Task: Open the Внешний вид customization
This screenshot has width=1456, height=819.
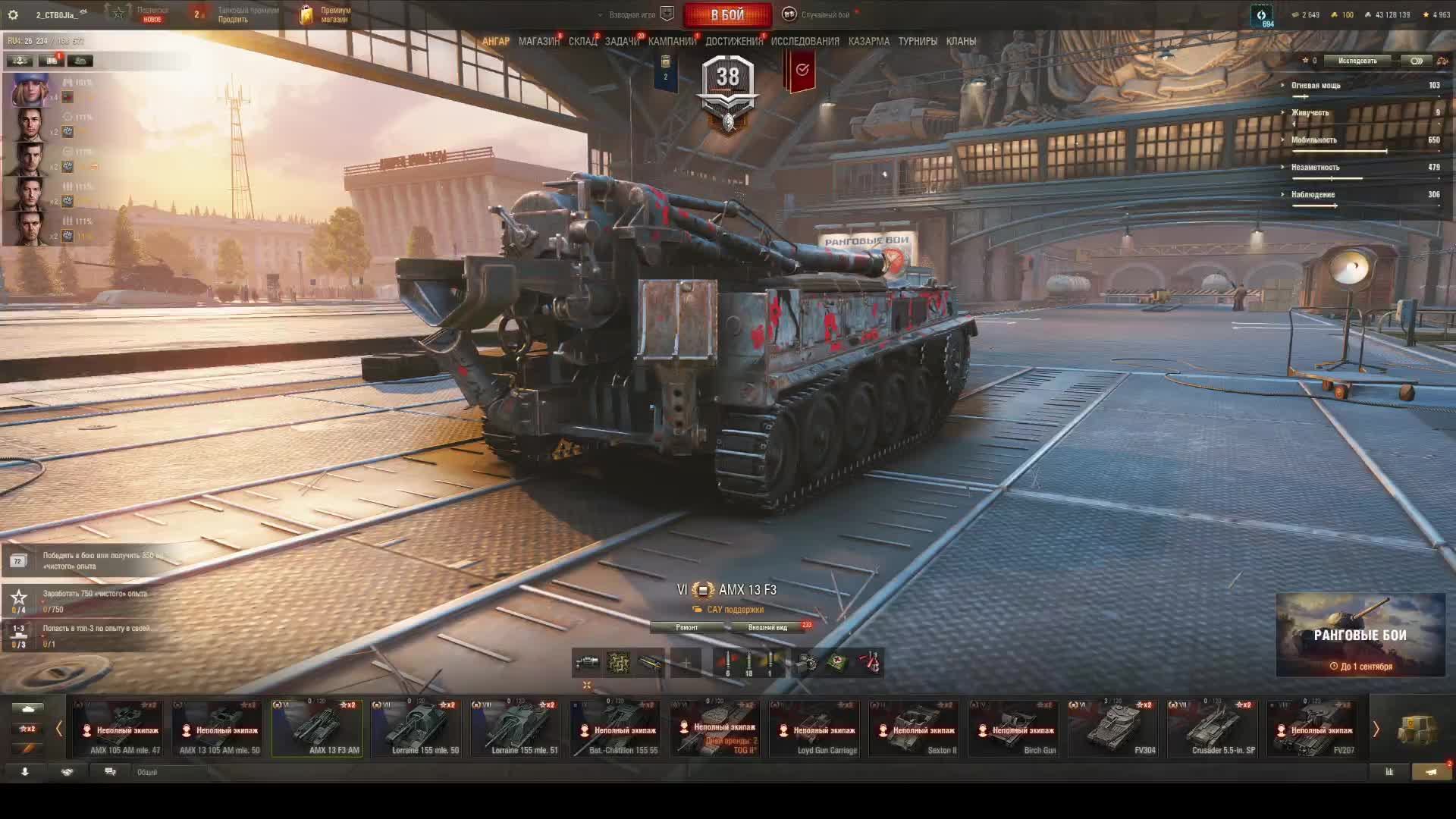Action: pos(767,627)
